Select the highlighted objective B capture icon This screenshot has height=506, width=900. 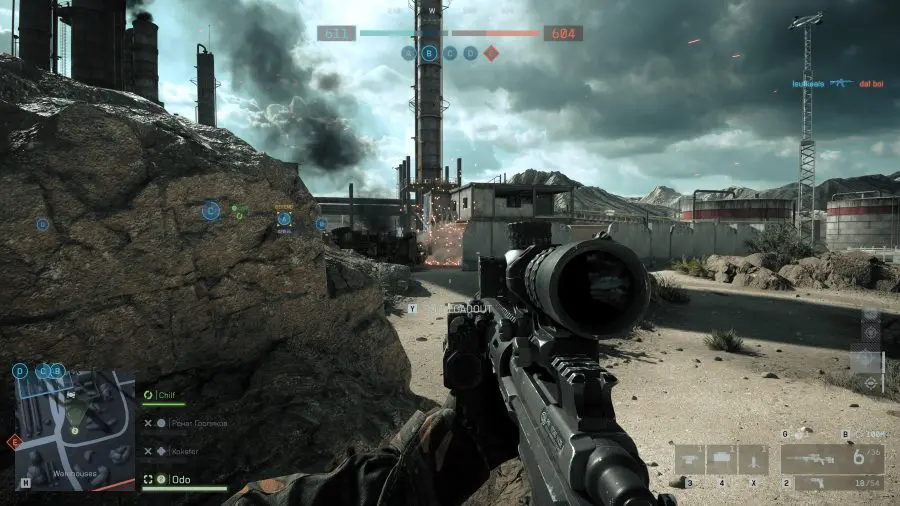[429, 53]
